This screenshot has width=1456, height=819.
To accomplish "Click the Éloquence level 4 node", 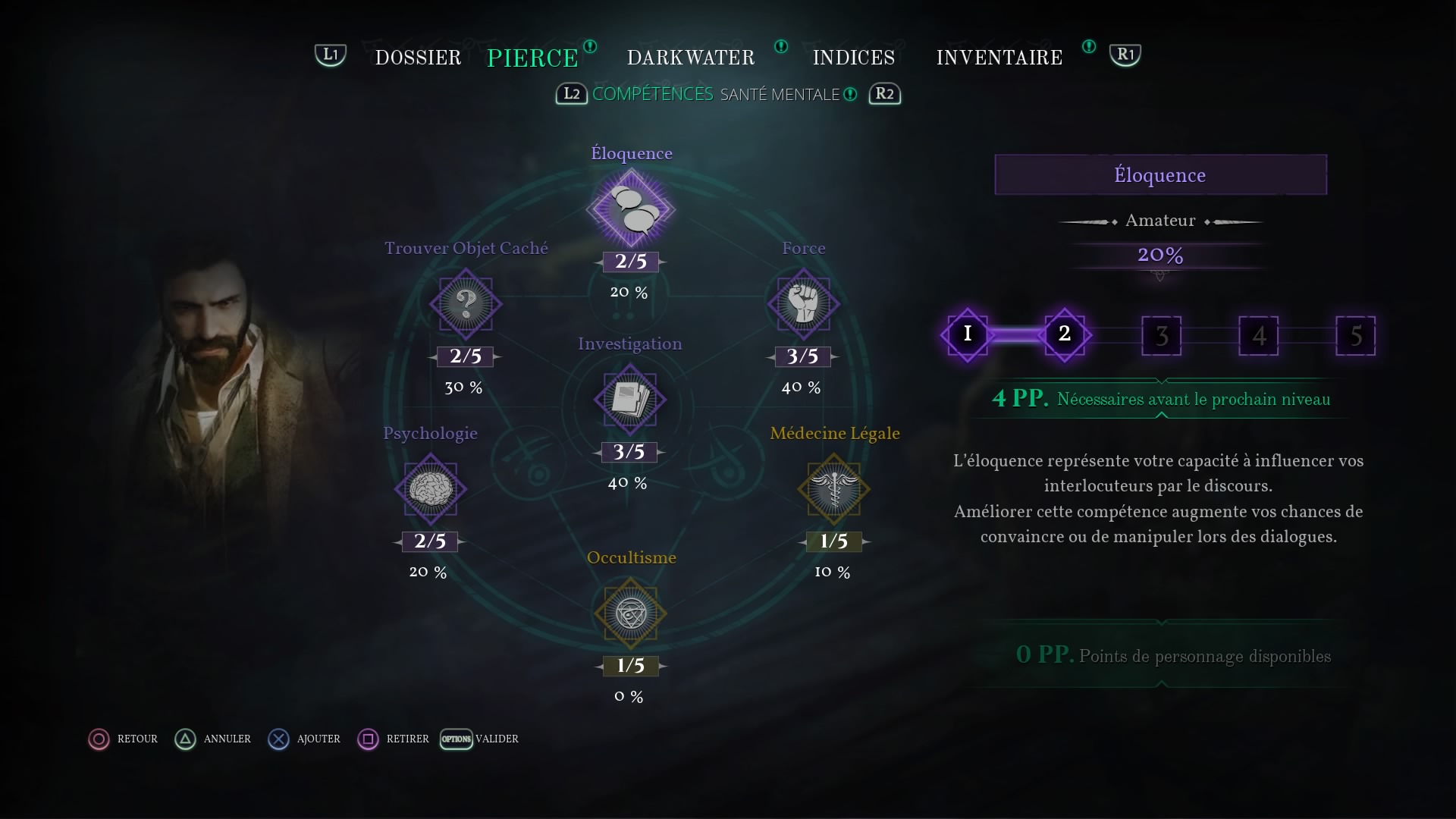I will 1258,335.
